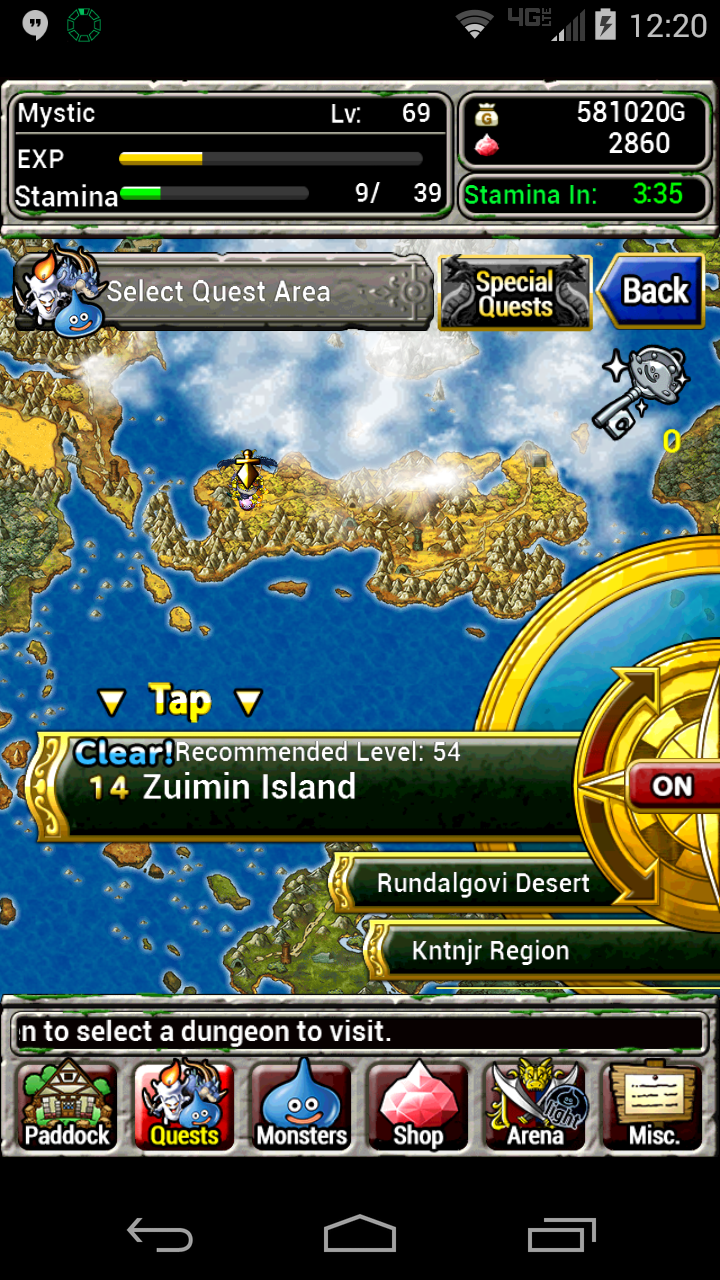Screen dimensions: 720x1280
Task: Tap the blue Back button
Action: tap(650, 291)
